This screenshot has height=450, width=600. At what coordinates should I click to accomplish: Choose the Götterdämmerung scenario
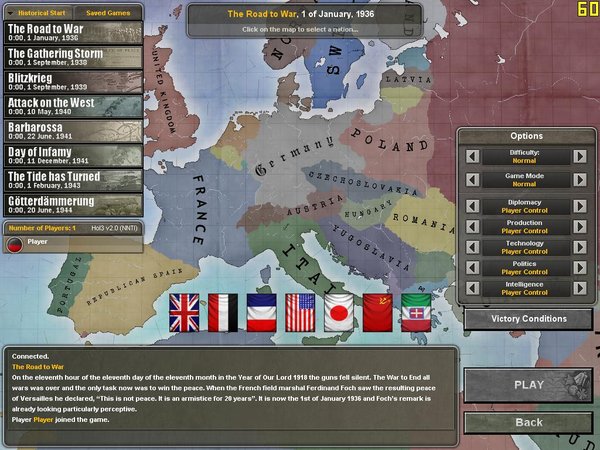(72, 206)
